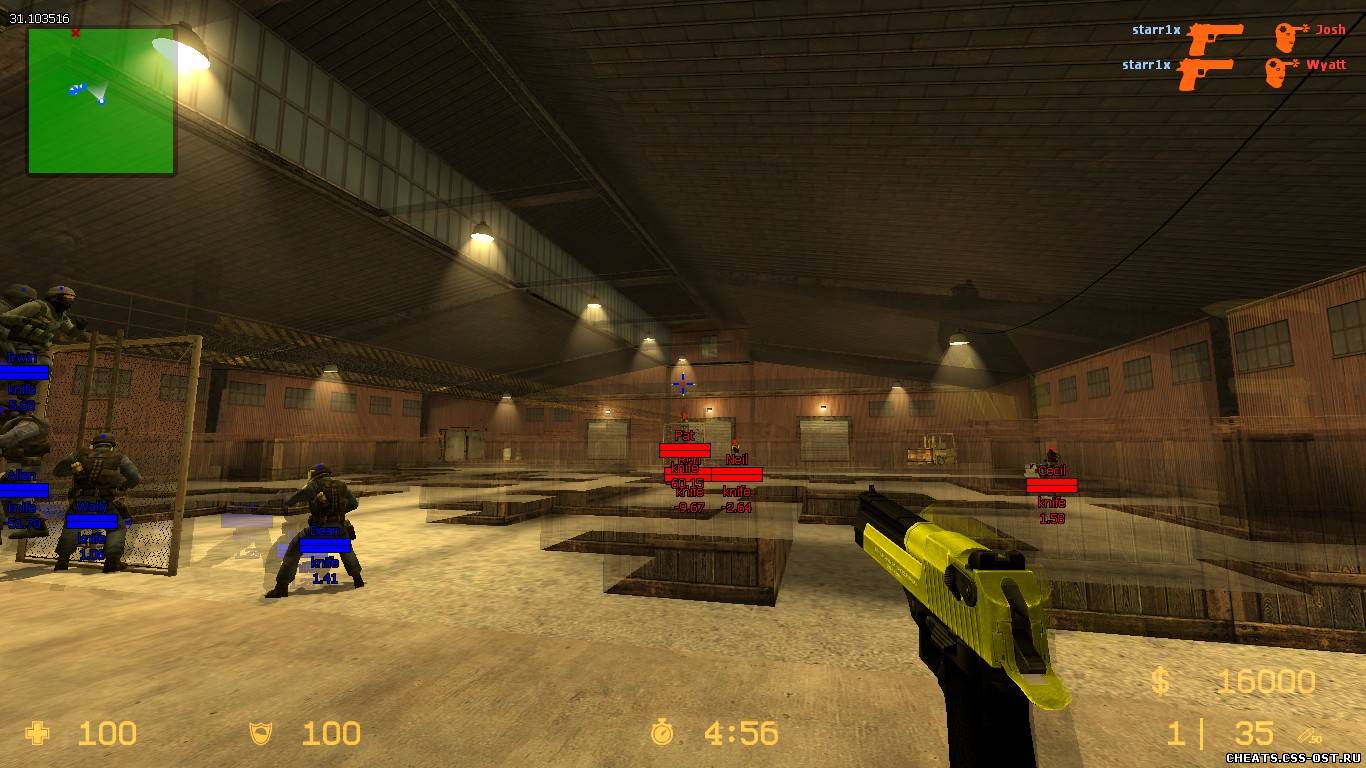Click the bullet ammo type icon

pyautogui.click(x=1308, y=735)
